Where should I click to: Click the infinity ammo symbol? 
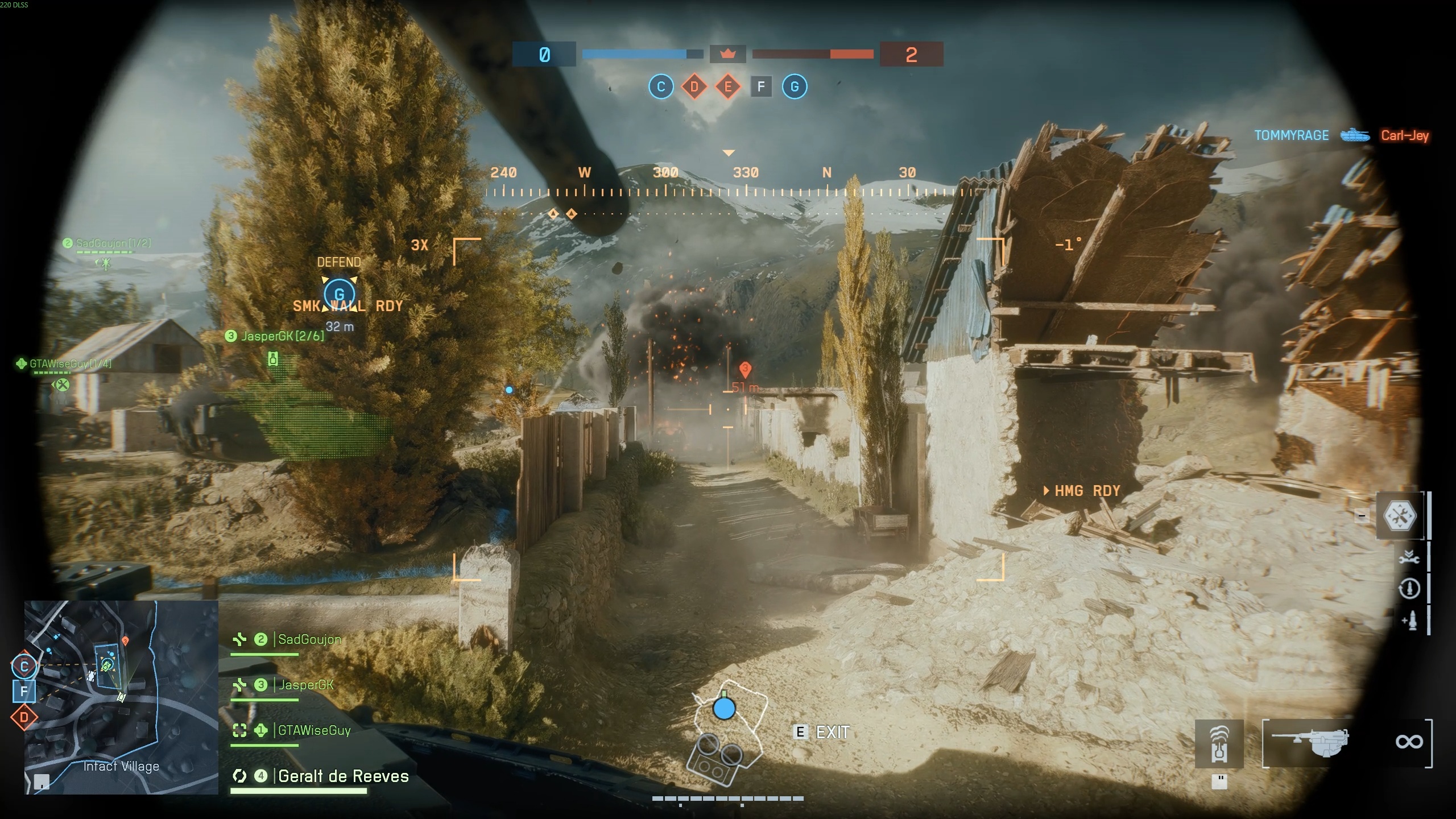pyautogui.click(x=1411, y=741)
